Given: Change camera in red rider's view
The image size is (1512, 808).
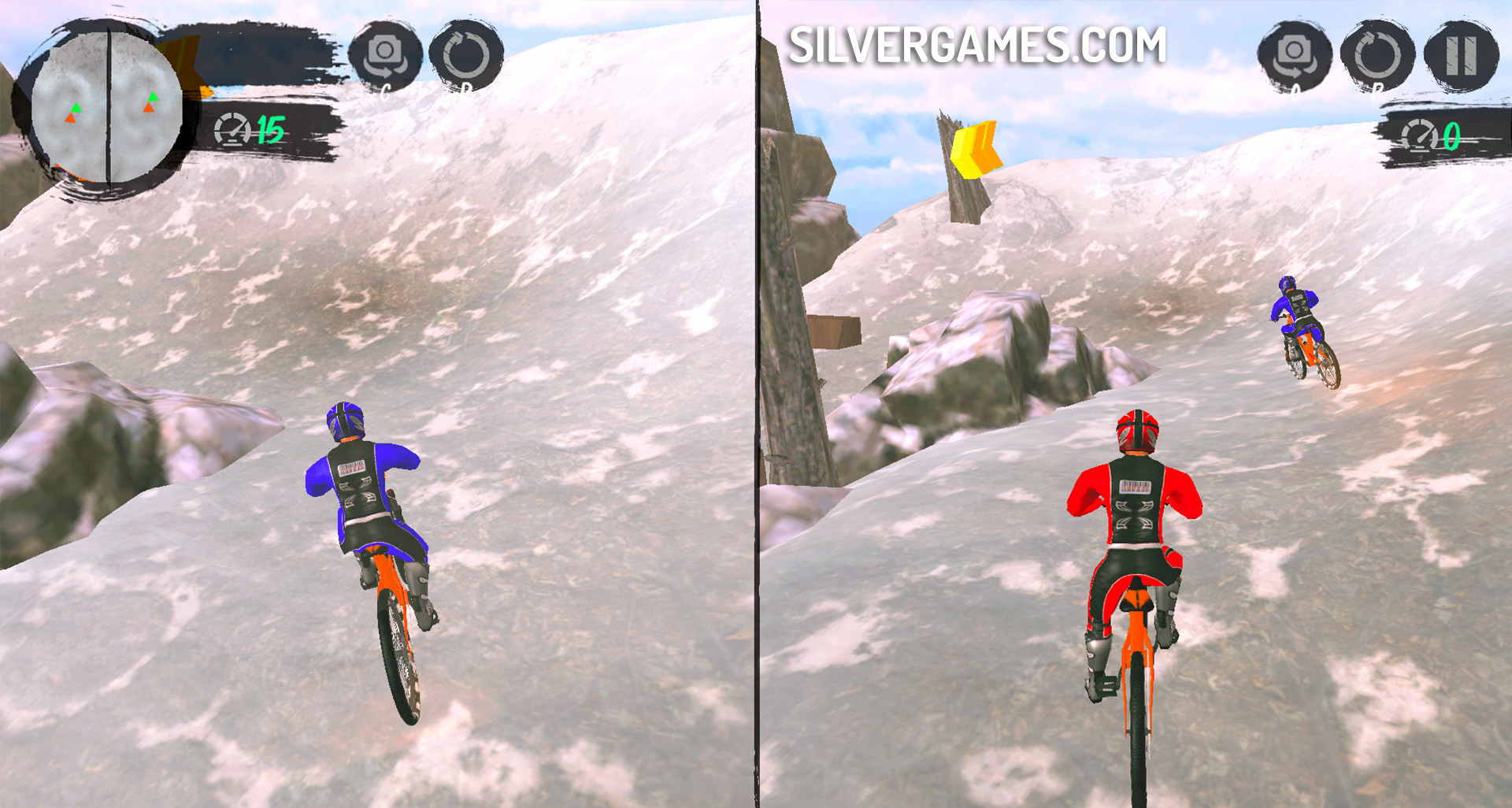Looking at the screenshot, I should [1294, 55].
